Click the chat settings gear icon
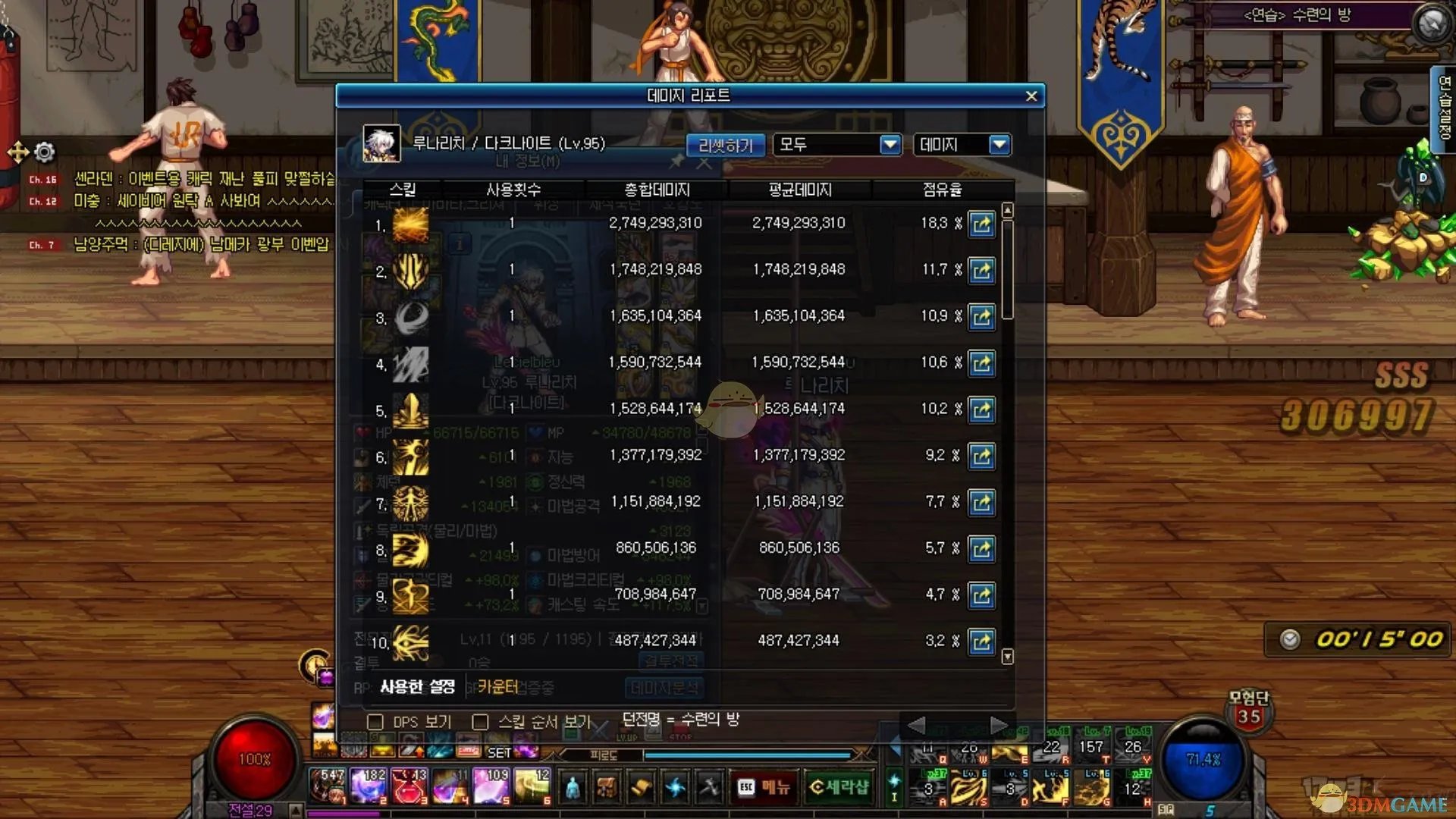1456x819 pixels. (45, 152)
